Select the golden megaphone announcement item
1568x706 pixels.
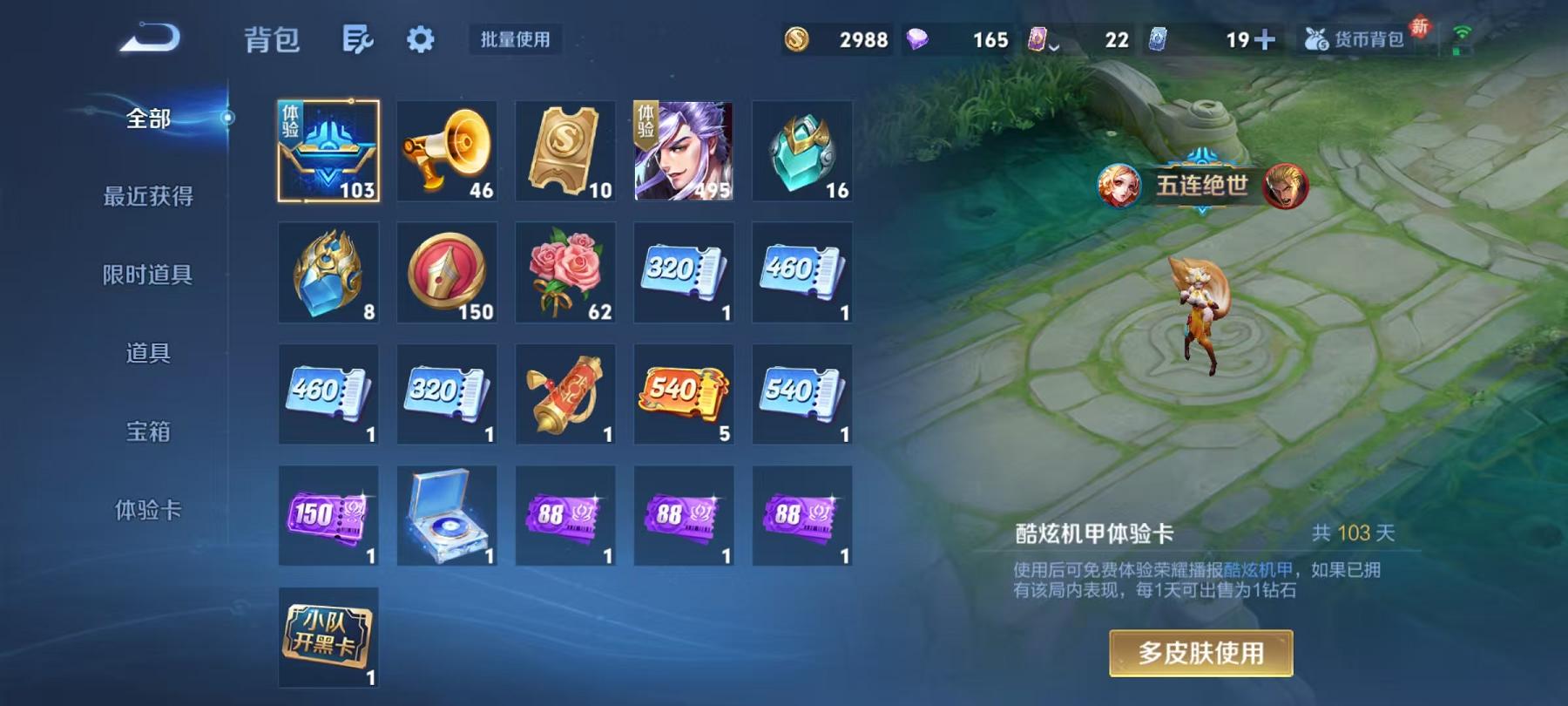(446, 151)
